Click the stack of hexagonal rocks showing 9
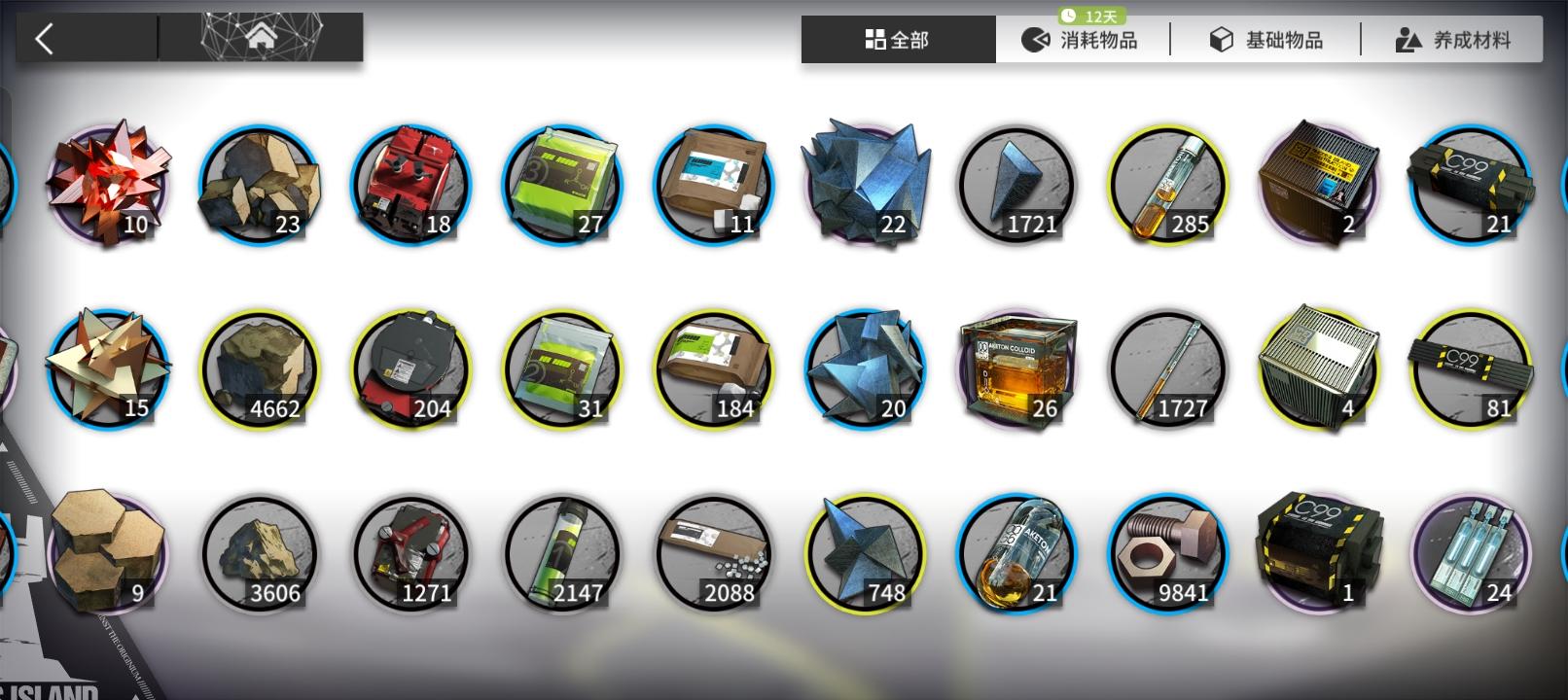This screenshot has width=1568, height=700. [107, 554]
